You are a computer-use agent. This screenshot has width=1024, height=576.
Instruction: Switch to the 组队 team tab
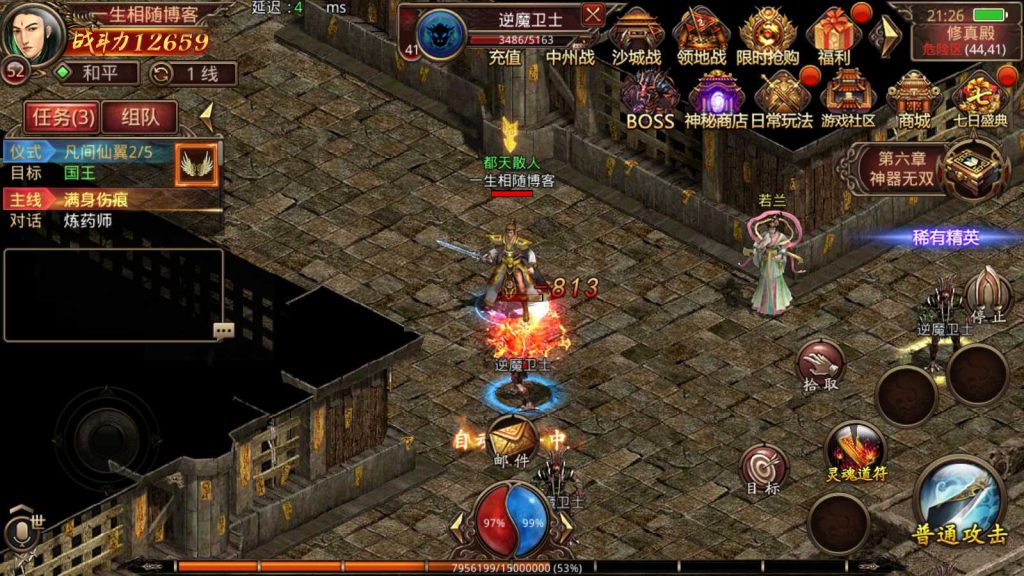point(139,117)
